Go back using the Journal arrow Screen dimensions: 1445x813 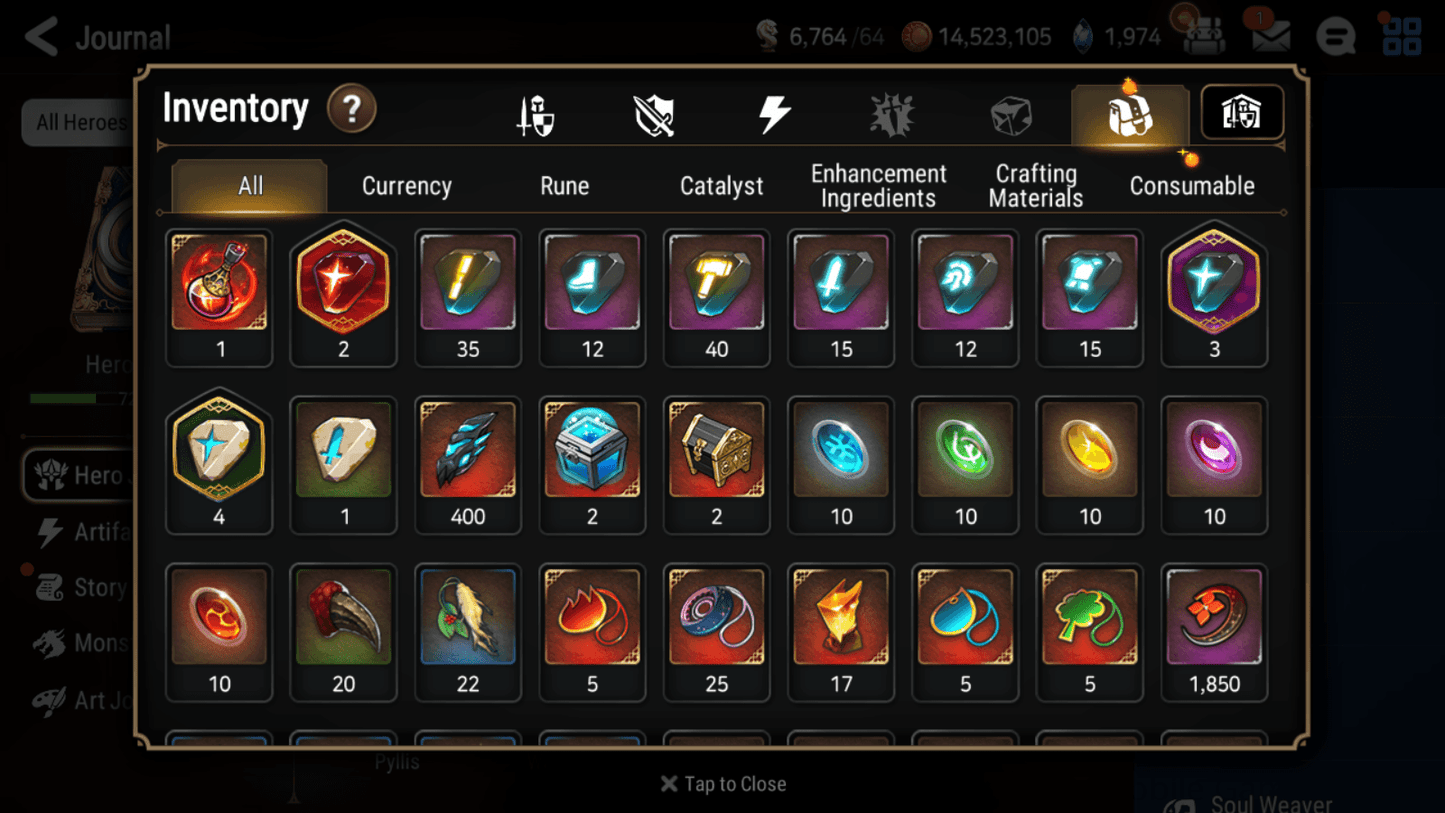[x=40, y=36]
